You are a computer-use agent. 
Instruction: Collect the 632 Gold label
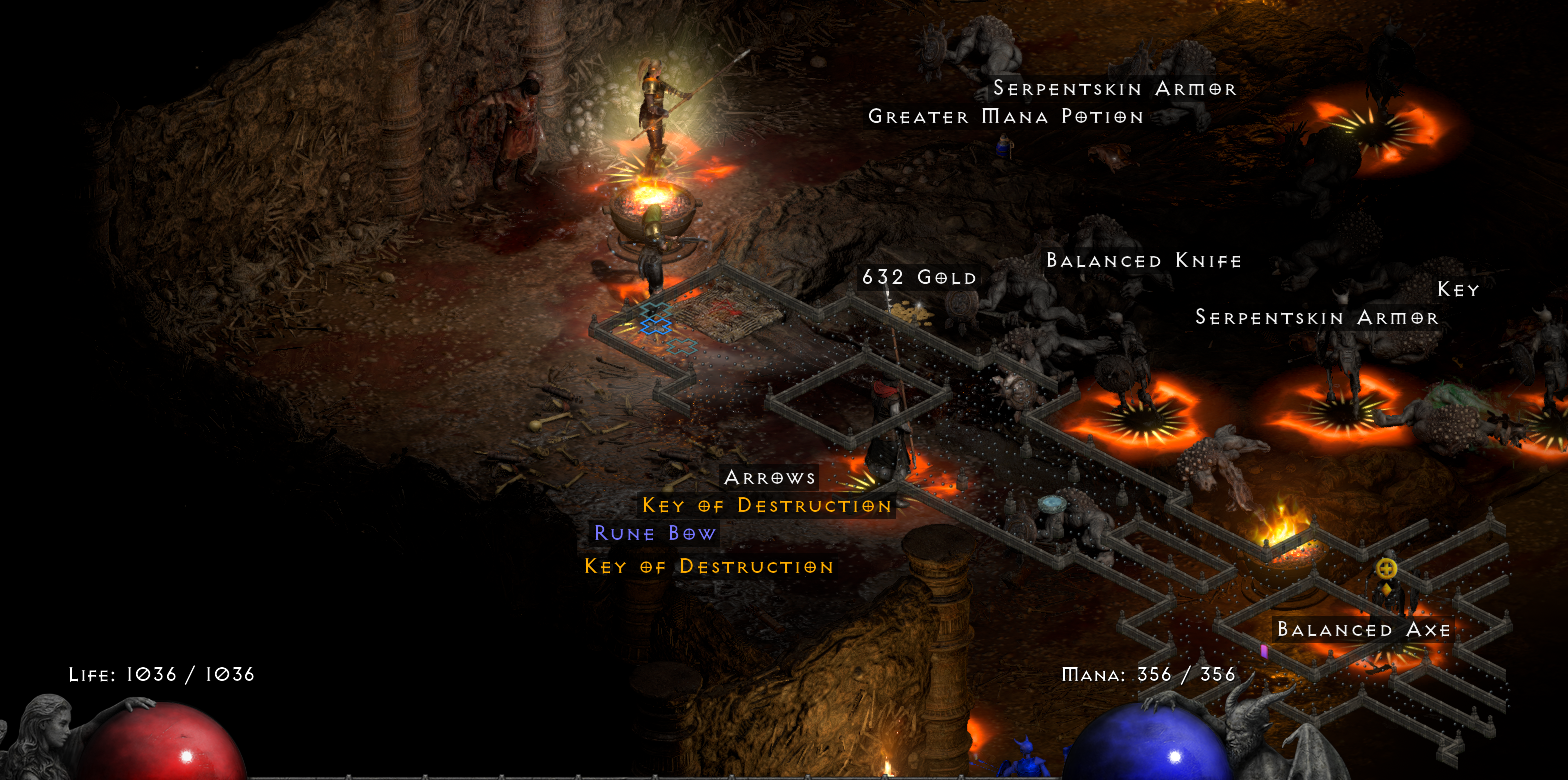919,277
